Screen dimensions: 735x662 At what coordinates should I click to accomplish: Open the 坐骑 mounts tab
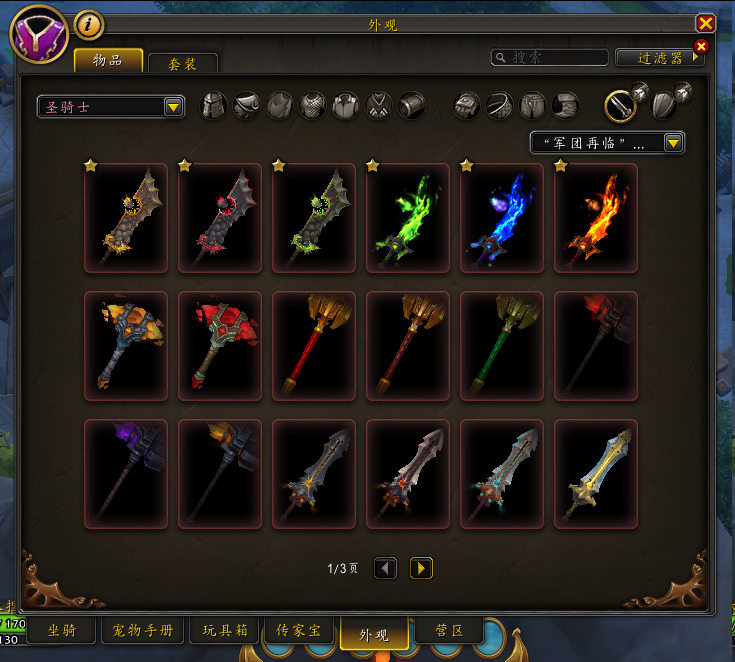pos(60,631)
